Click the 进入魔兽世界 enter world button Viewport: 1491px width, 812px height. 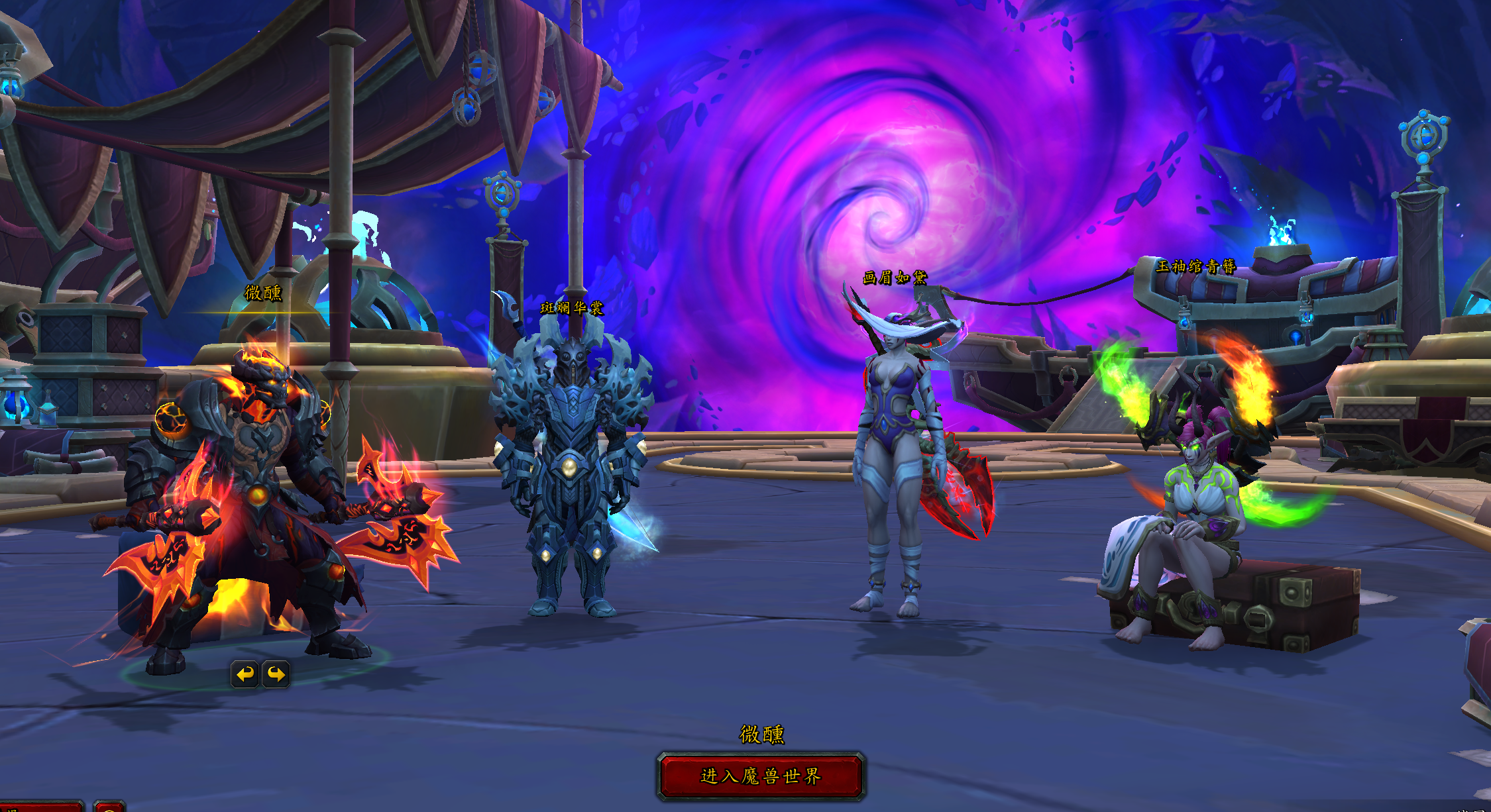[x=761, y=776]
